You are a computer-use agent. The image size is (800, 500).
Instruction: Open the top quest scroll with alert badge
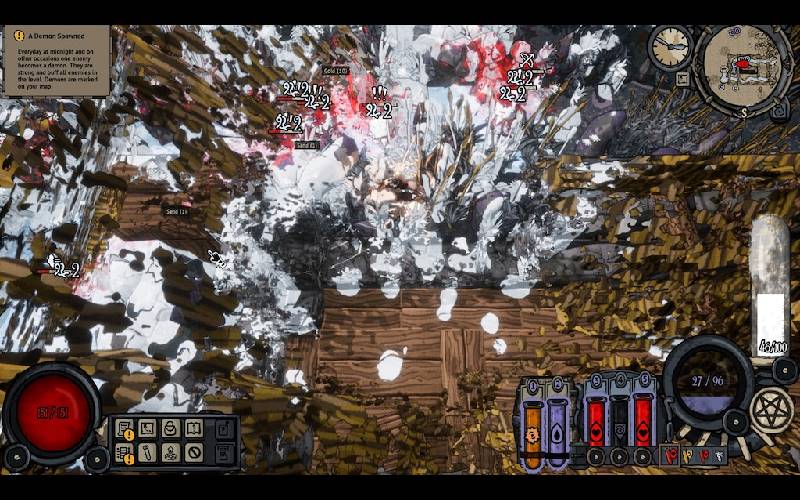coord(124,430)
